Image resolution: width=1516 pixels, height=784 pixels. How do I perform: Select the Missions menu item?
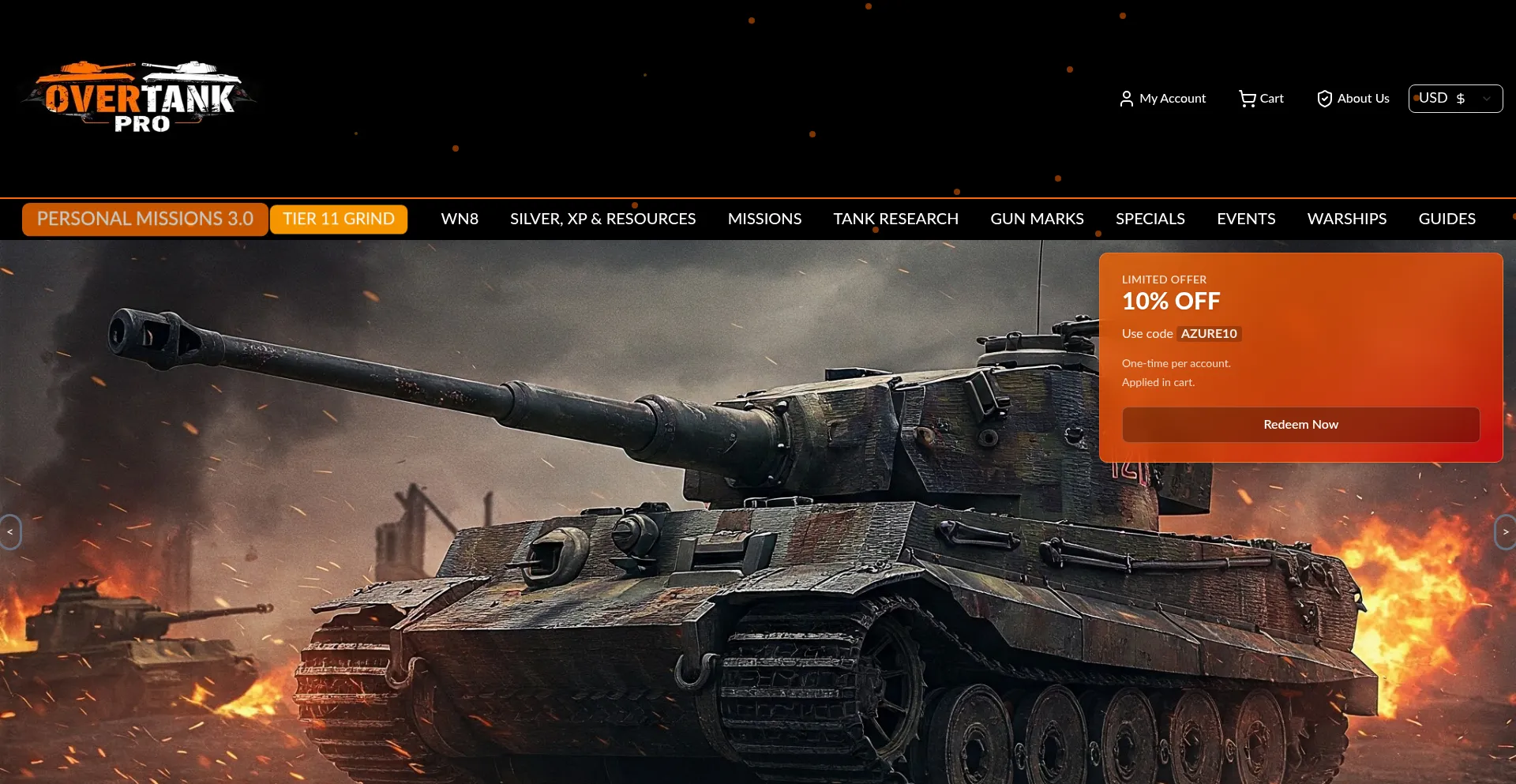pyautogui.click(x=764, y=219)
